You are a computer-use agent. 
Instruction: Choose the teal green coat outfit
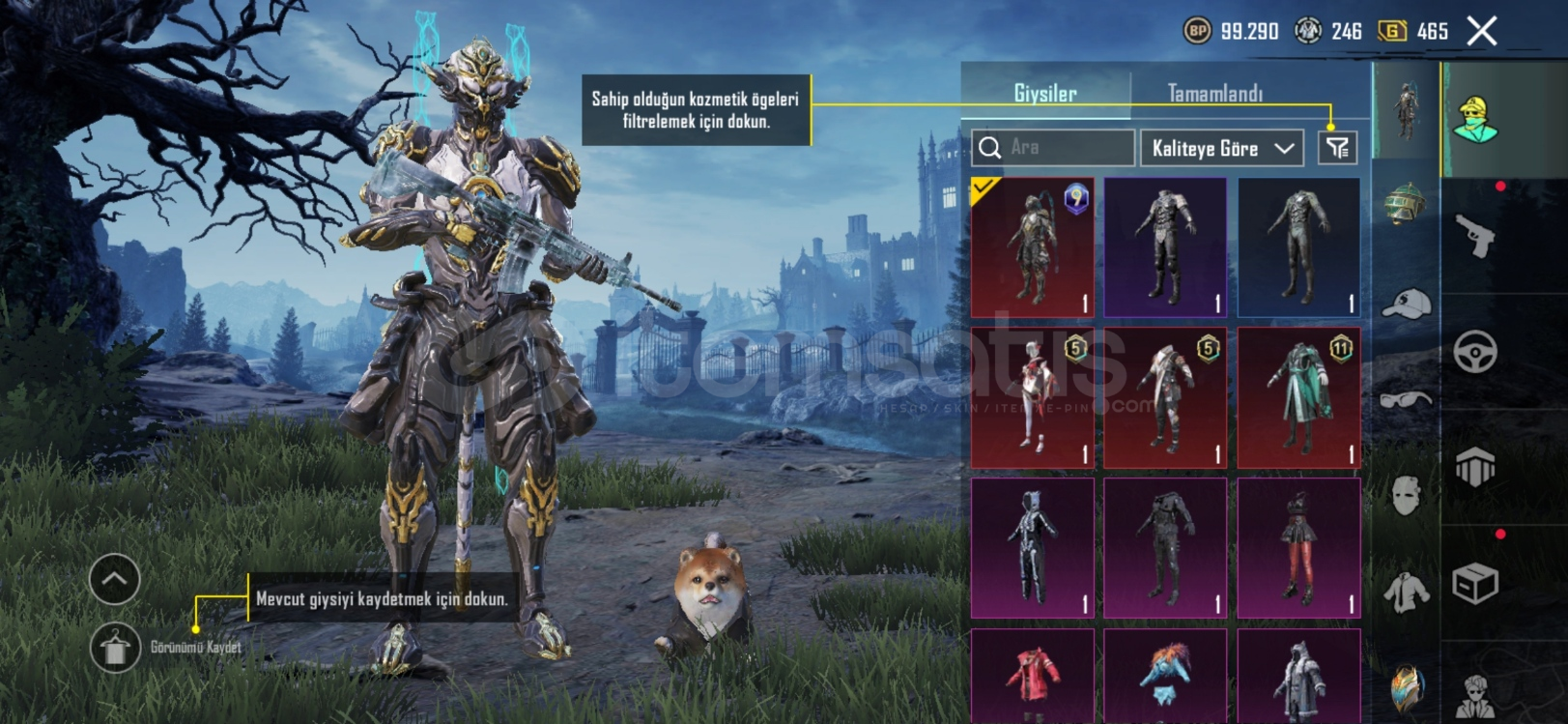tap(1298, 397)
